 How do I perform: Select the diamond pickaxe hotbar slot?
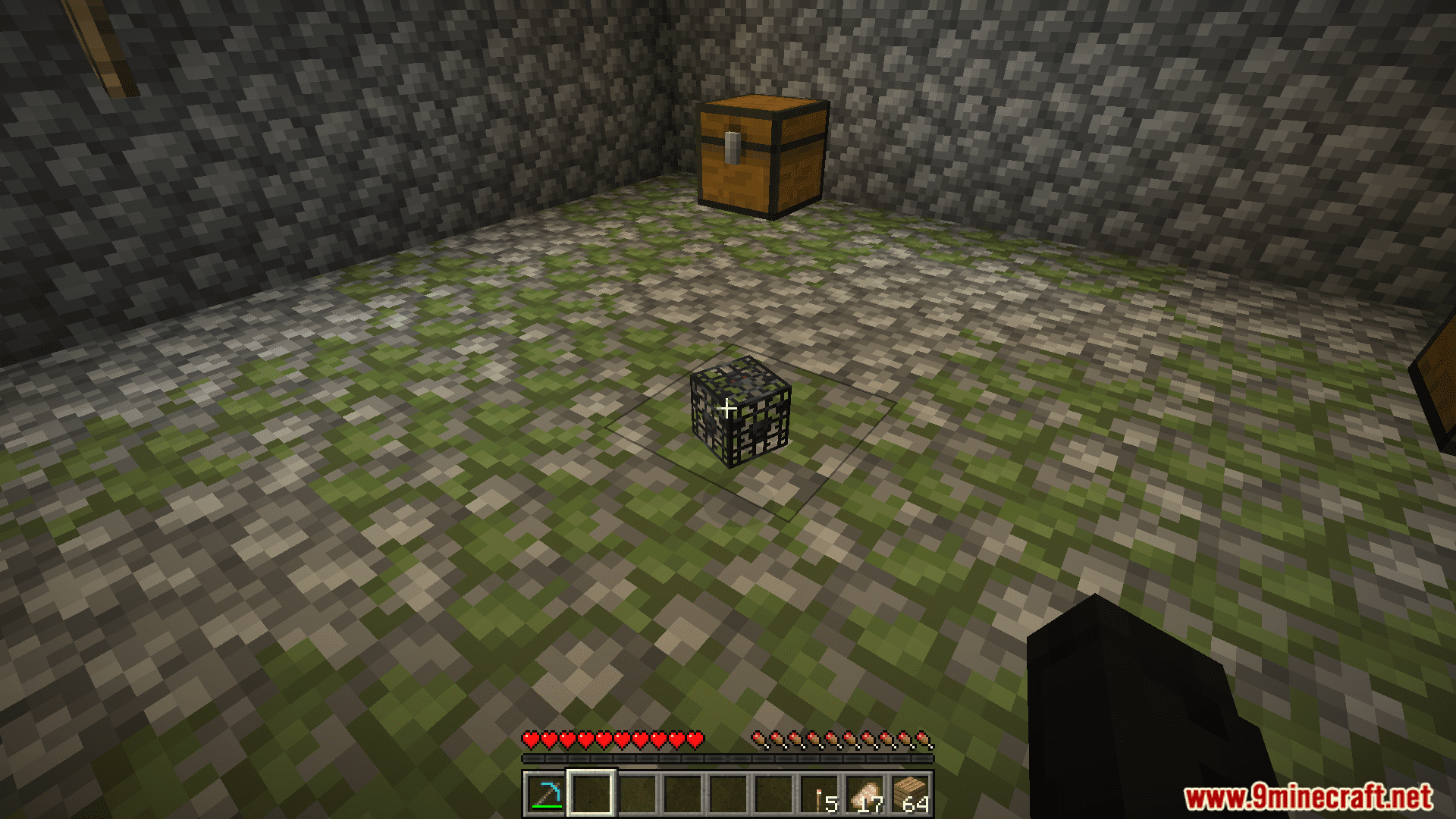click(545, 794)
